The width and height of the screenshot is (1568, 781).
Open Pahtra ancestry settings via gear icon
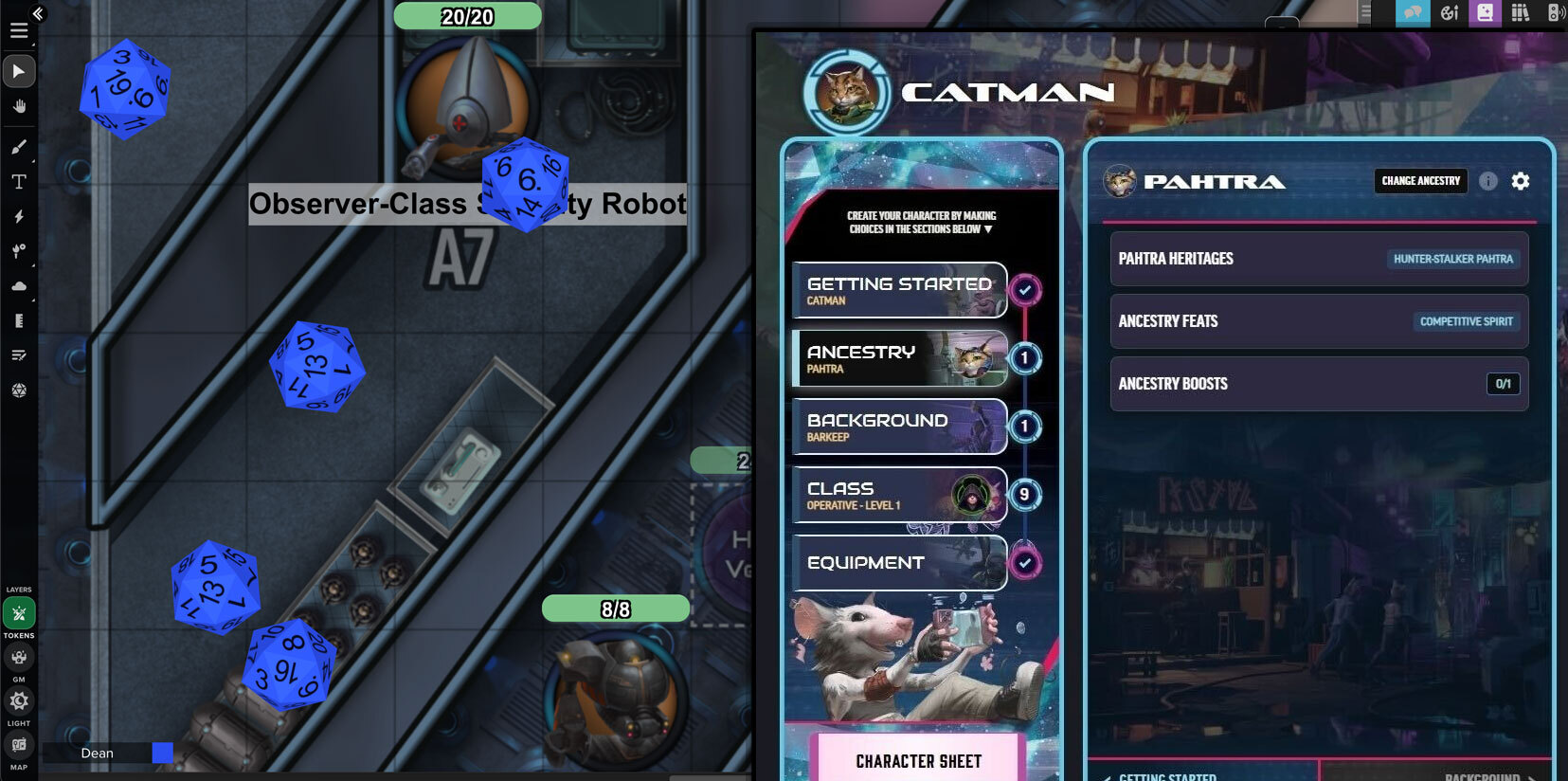pos(1520,181)
